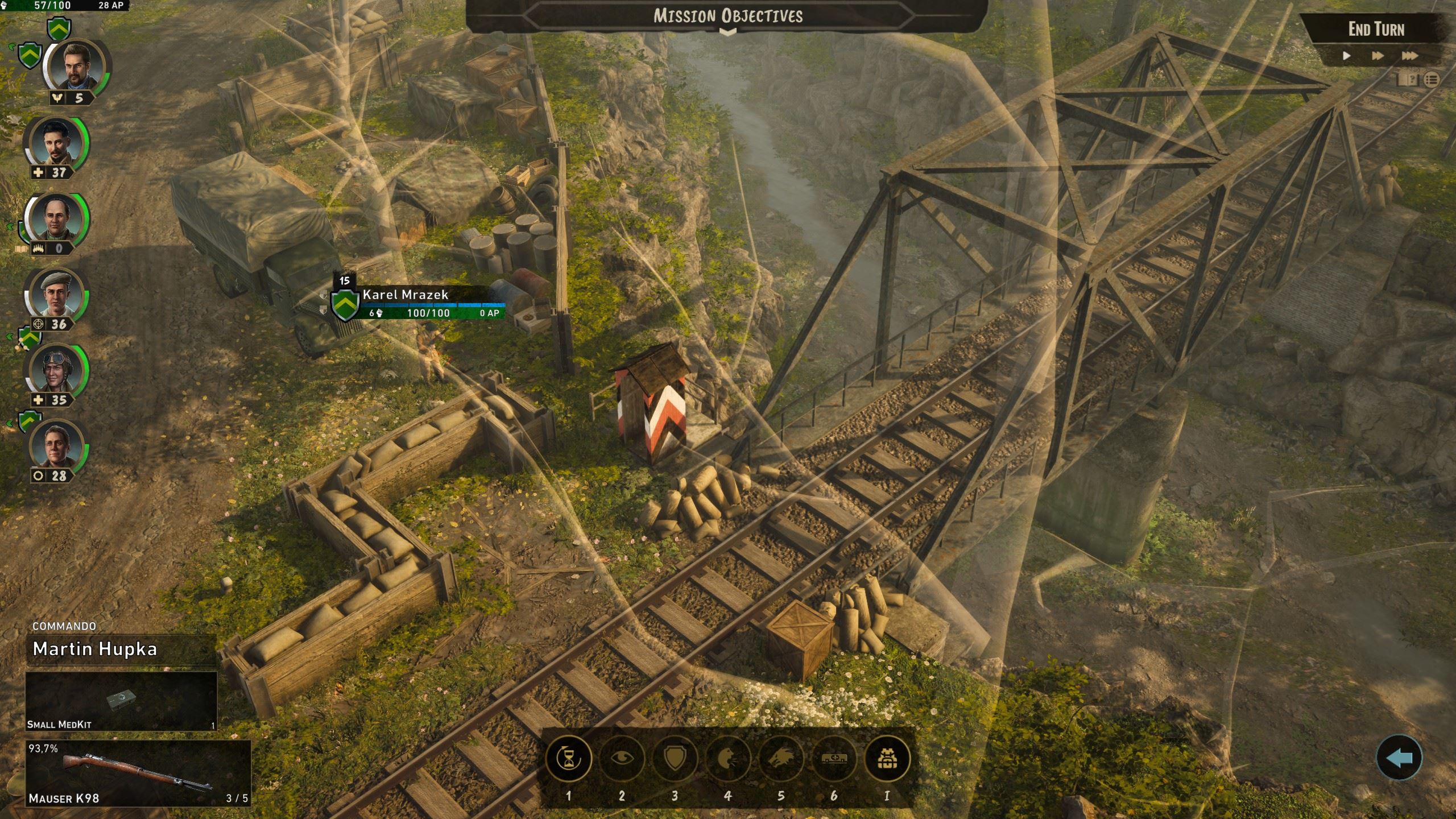Select the bald soldier portrait
The image size is (1456, 819).
(56, 220)
